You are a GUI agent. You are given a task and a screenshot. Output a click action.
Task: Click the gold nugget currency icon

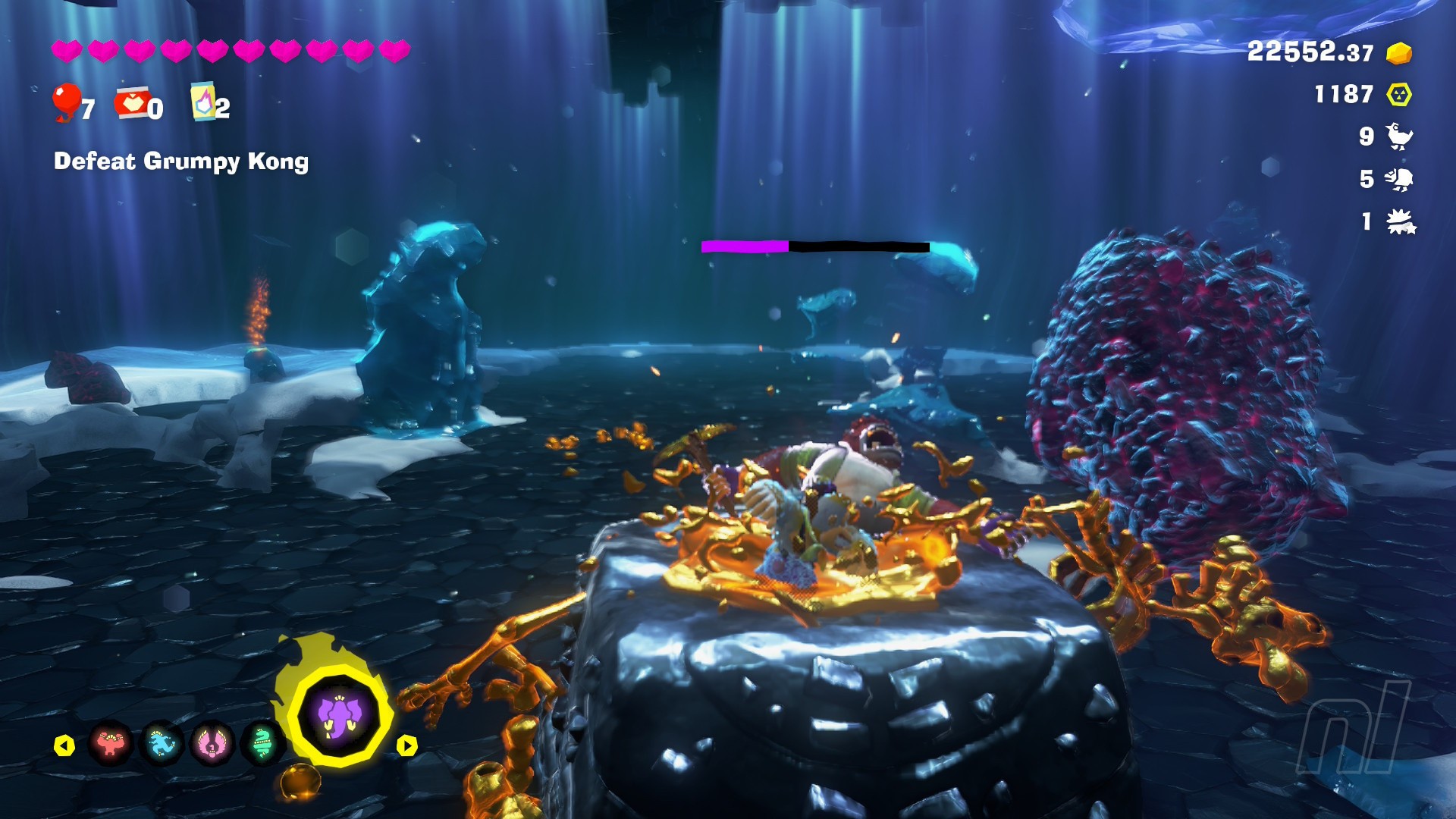[1399, 53]
